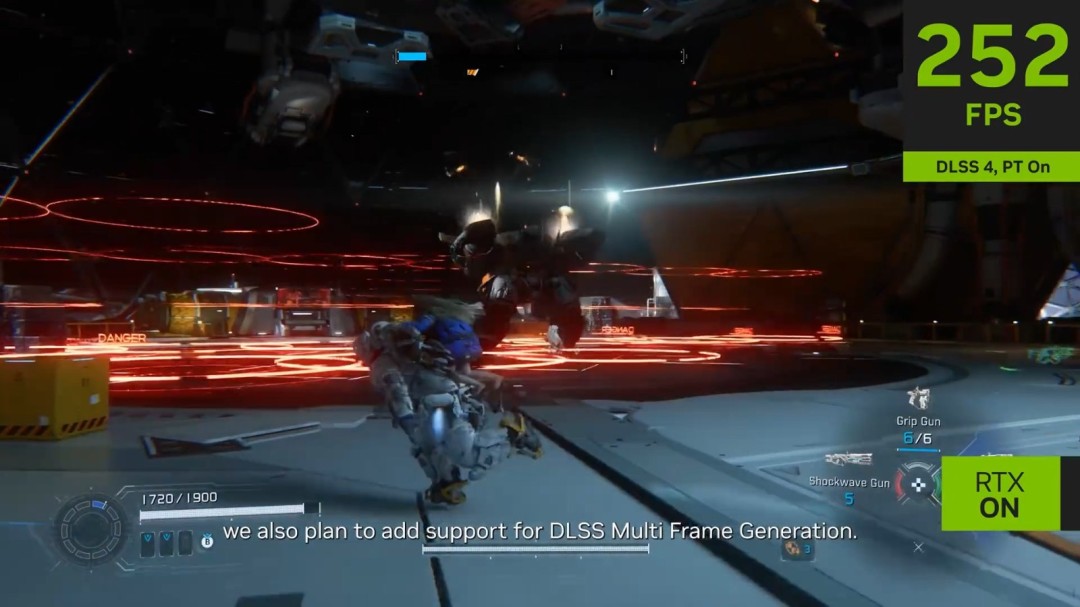Click the circular segmented gauge beside the health bar
Image resolution: width=1080 pixels, height=607 pixels.
coord(92,529)
